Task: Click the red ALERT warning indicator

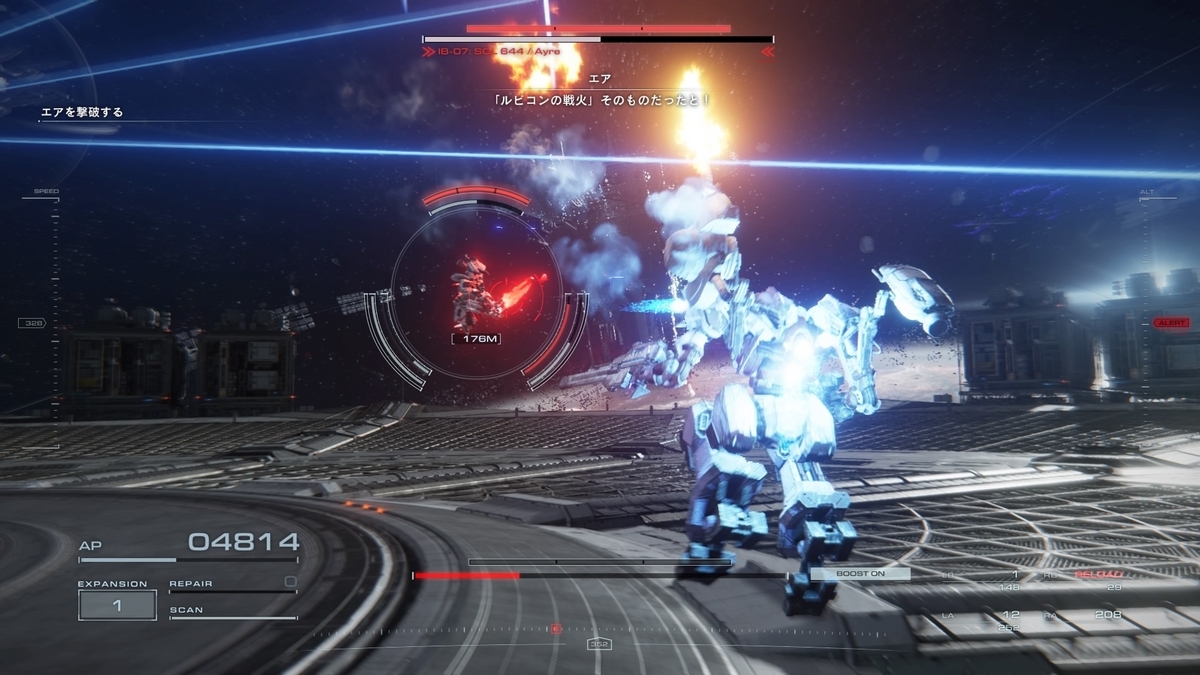Action: pyautogui.click(x=1171, y=323)
